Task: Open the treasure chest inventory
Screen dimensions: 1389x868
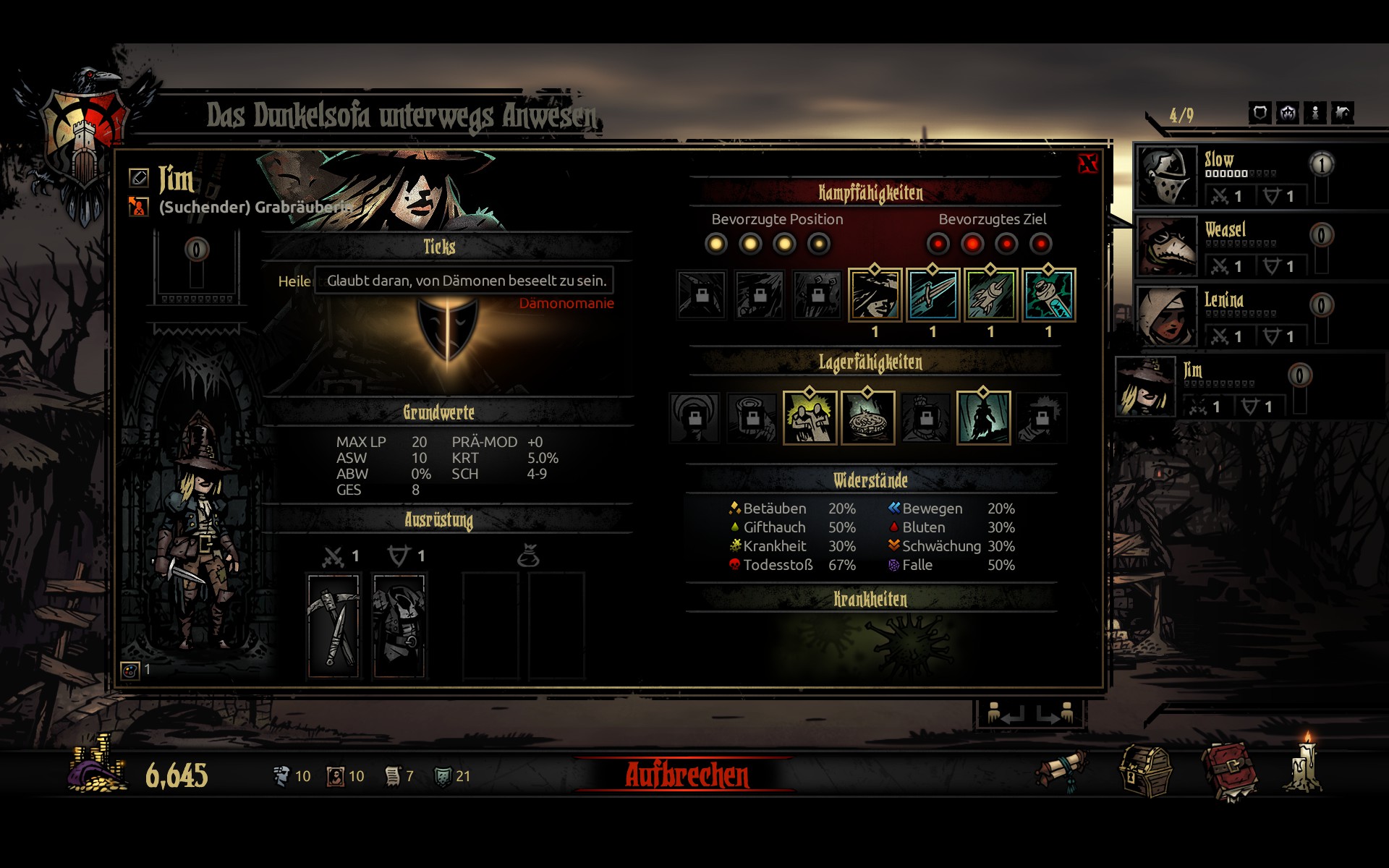Action: (1145, 773)
